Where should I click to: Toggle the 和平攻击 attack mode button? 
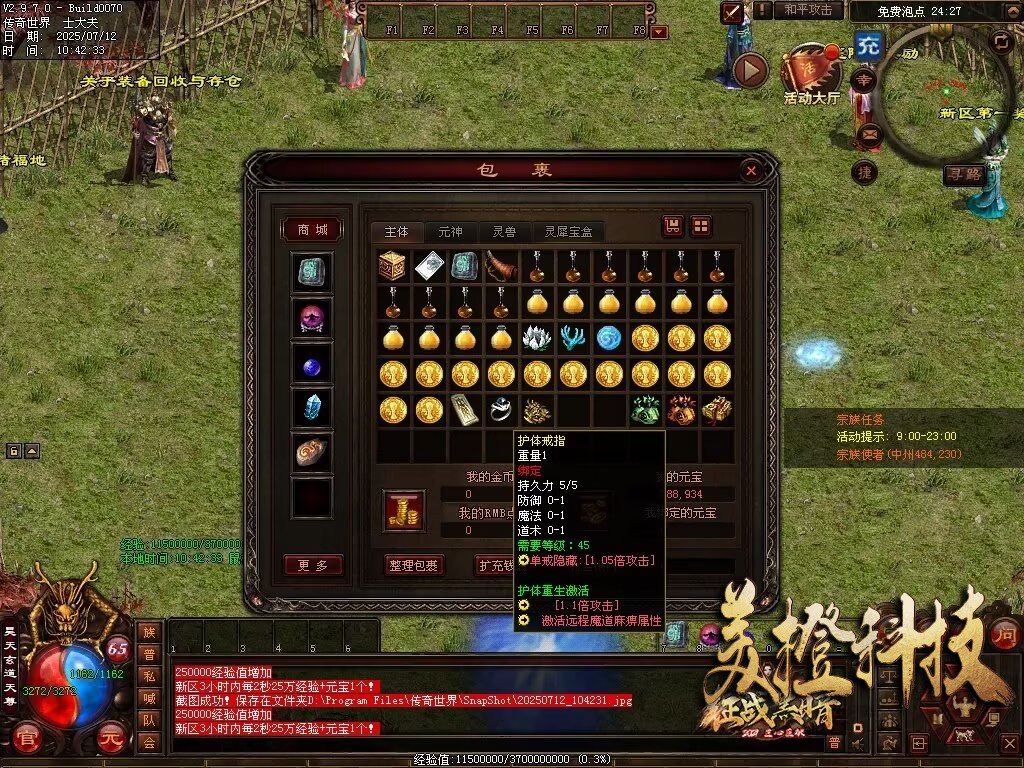(x=808, y=10)
